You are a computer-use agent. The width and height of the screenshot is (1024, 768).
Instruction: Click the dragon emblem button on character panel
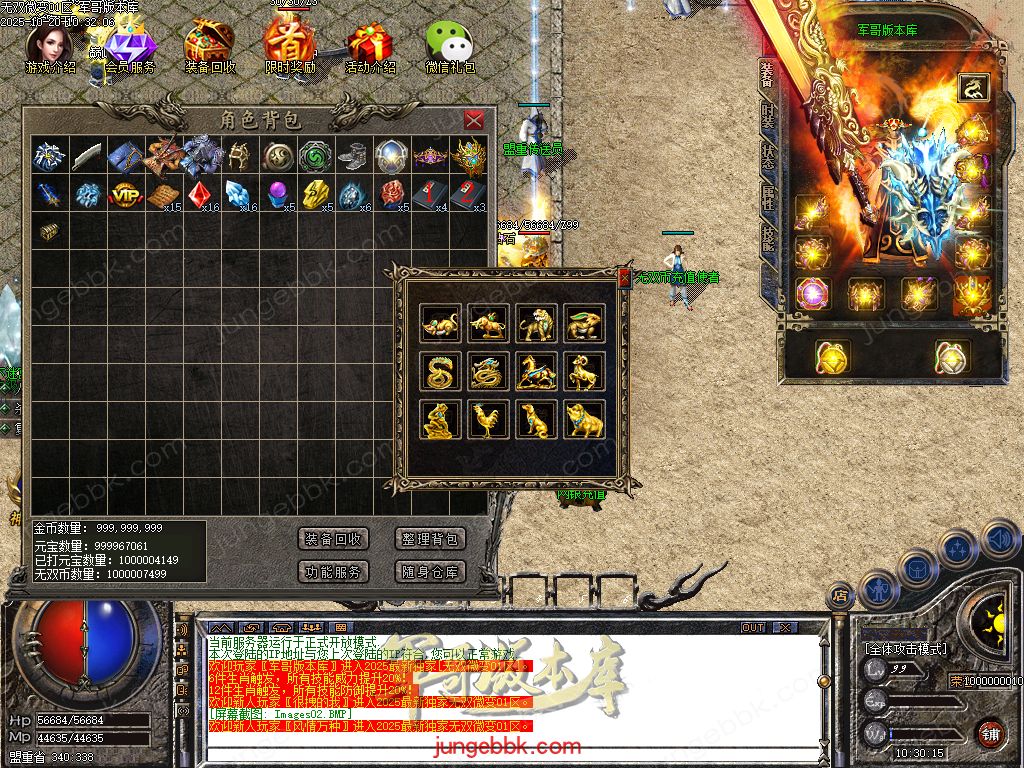click(x=972, y=89)
